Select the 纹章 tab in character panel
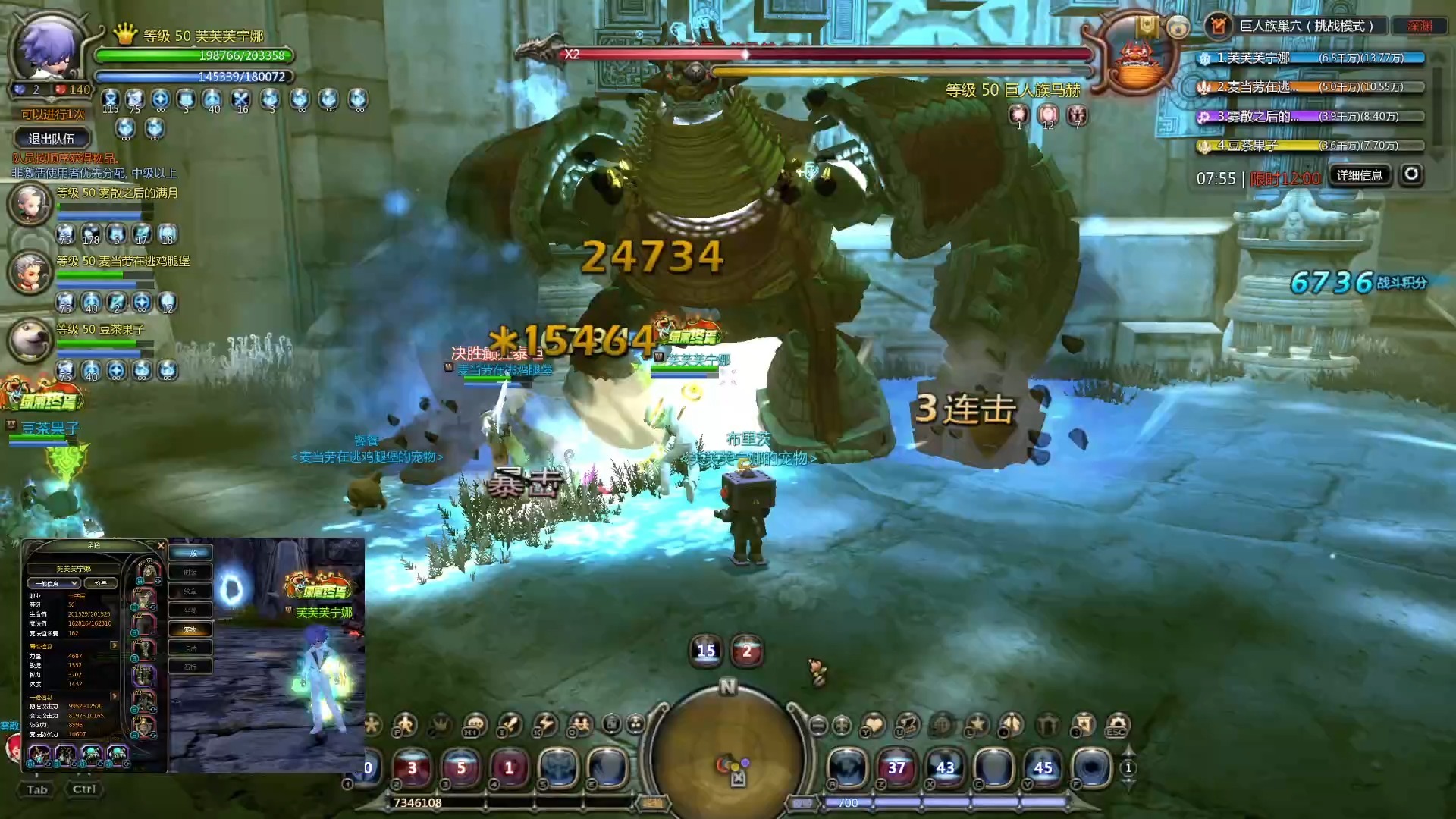This screenshot has height=819, width=1456. click(x=190, y=591)
